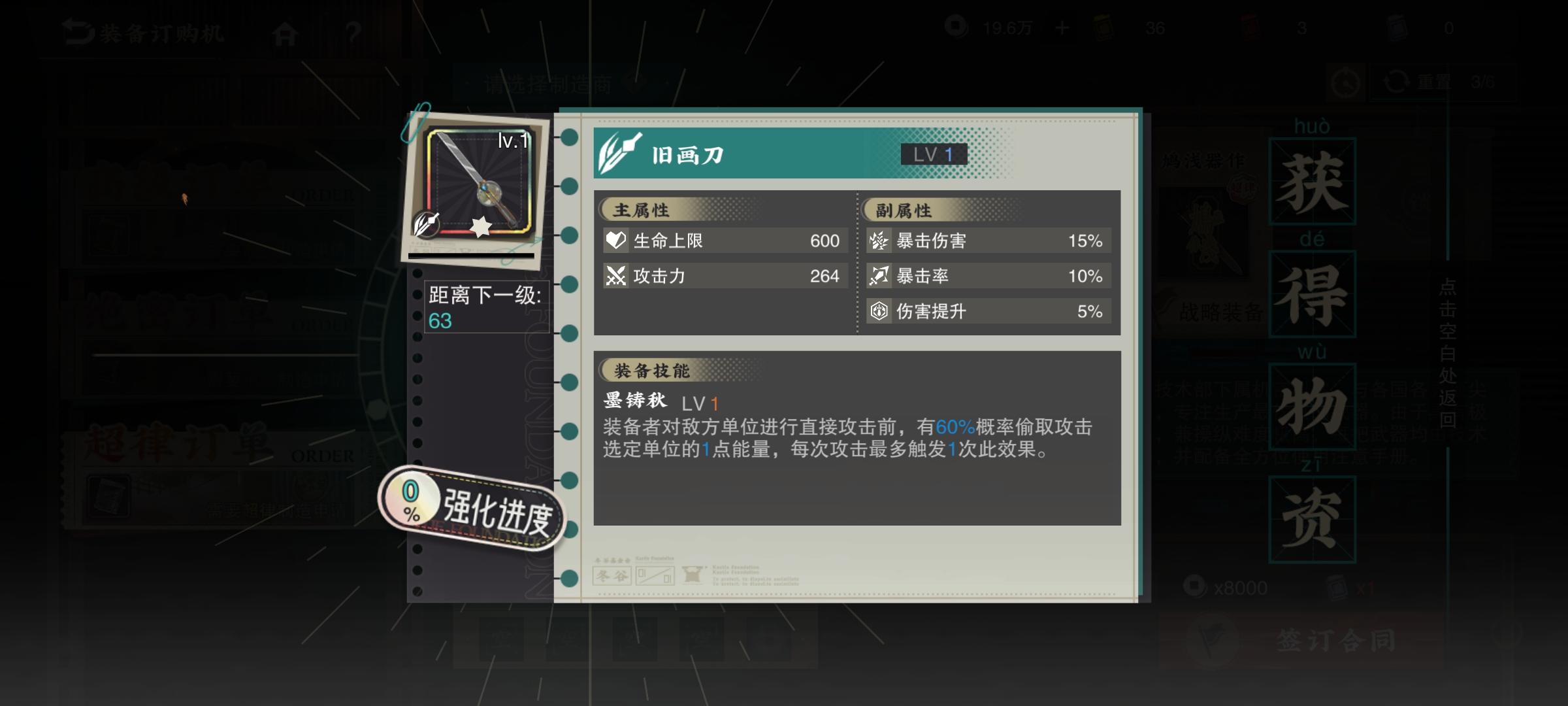Click the coin currency icon showing 19.6万
This screenshot has width=1568, height=706.
click(x=956, y=26)
